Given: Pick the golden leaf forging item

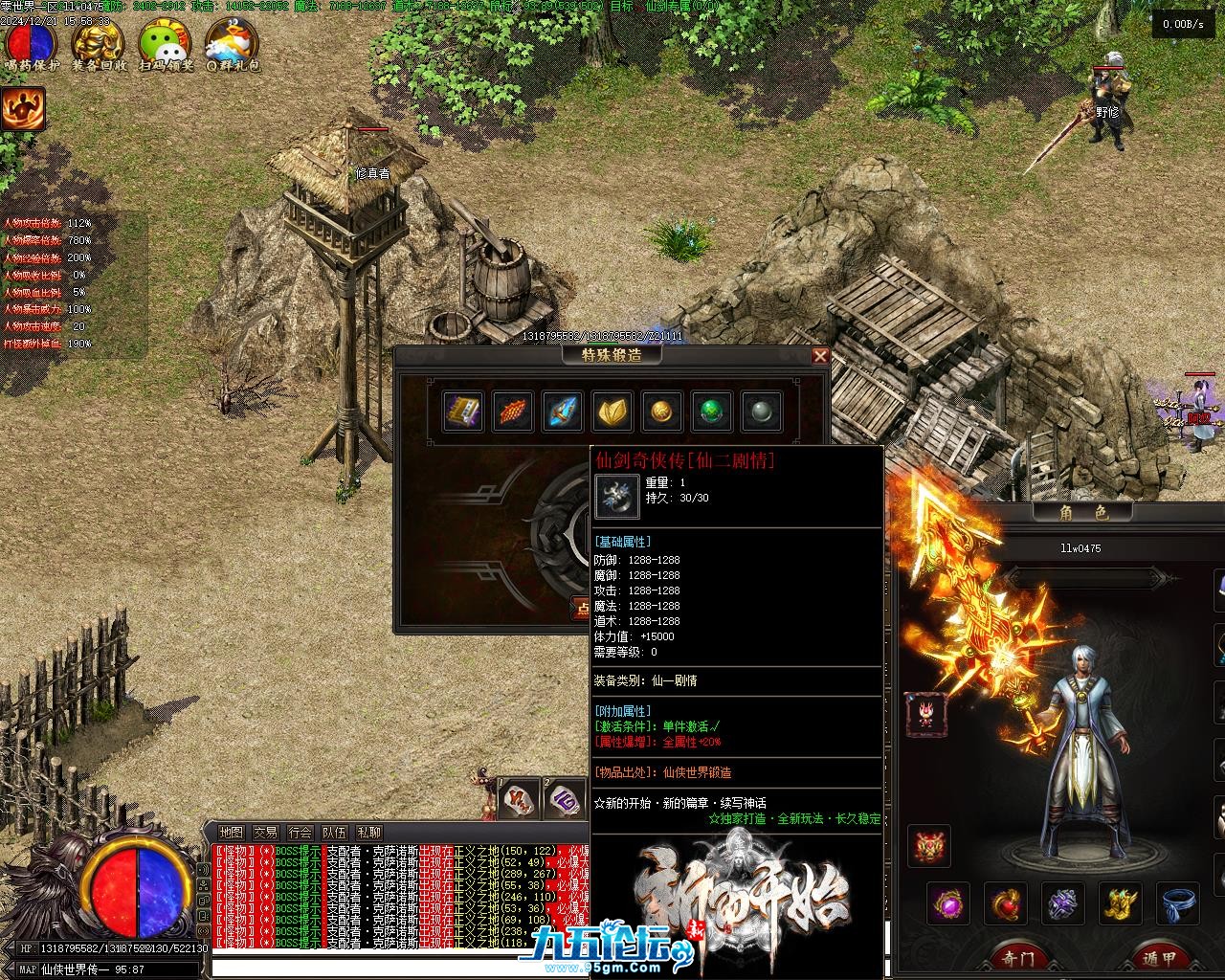Looking at the screenshot, I should click(x=612, y=412).
